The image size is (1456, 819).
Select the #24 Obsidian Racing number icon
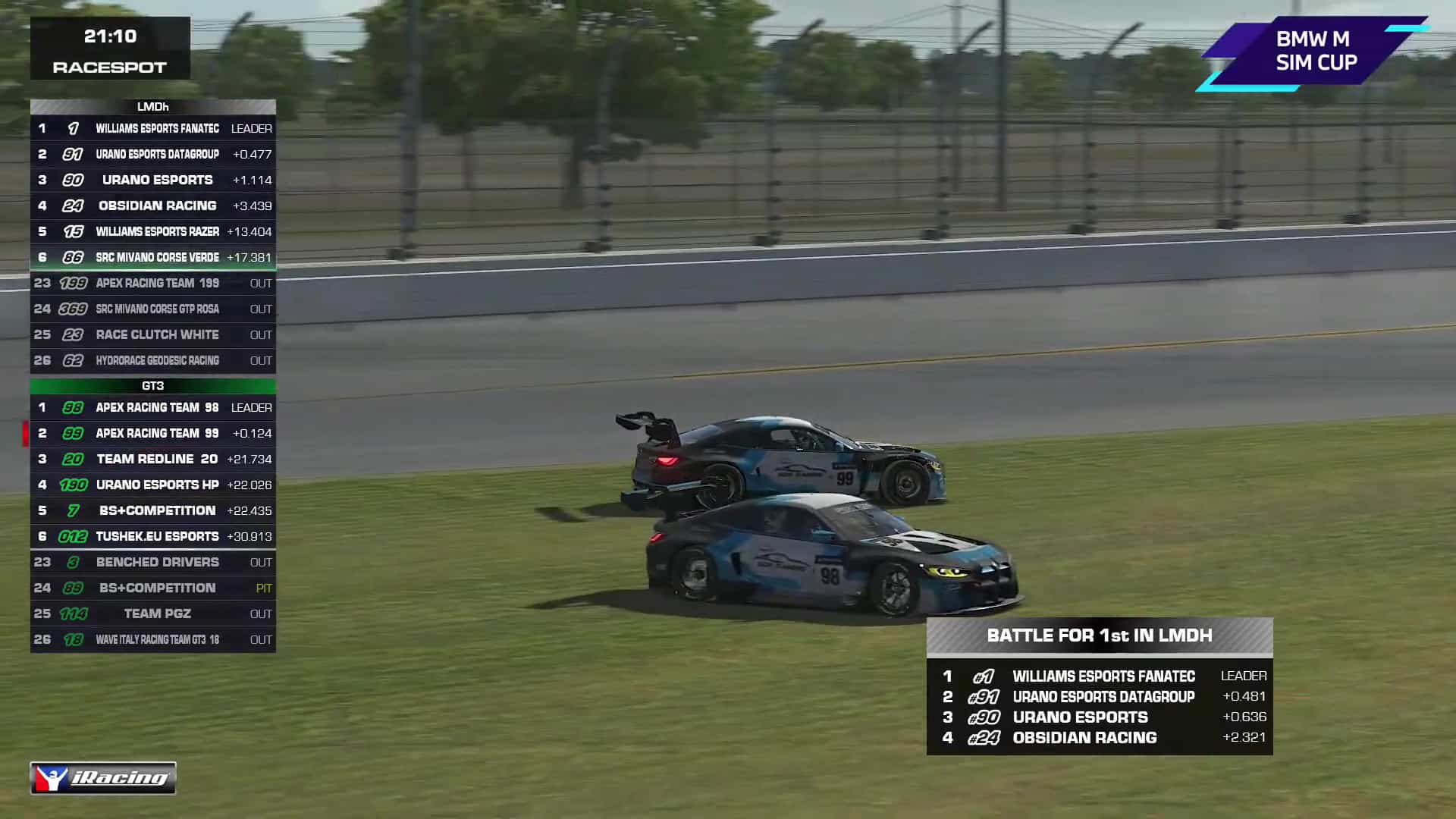tap(71, 206)
